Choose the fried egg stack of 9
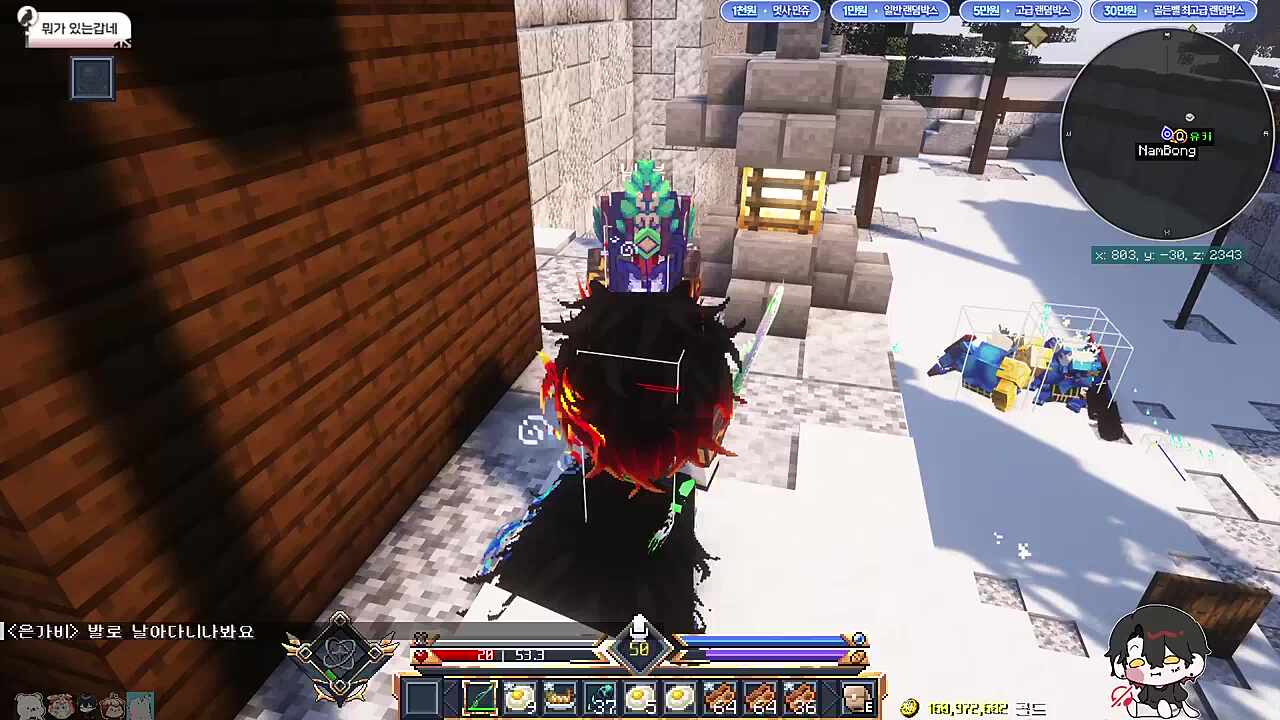This screenshot has width=1280, height=720. [520, 697]
